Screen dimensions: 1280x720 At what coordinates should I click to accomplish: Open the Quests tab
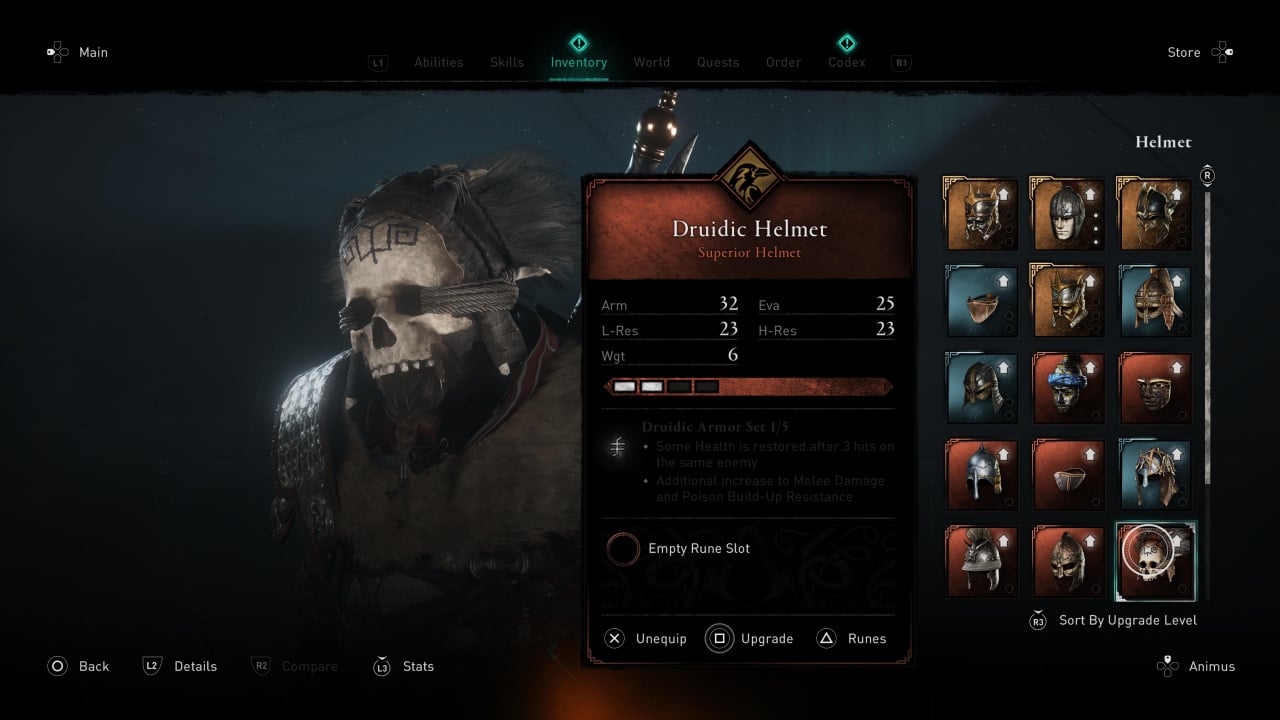(x=717, y=62)
